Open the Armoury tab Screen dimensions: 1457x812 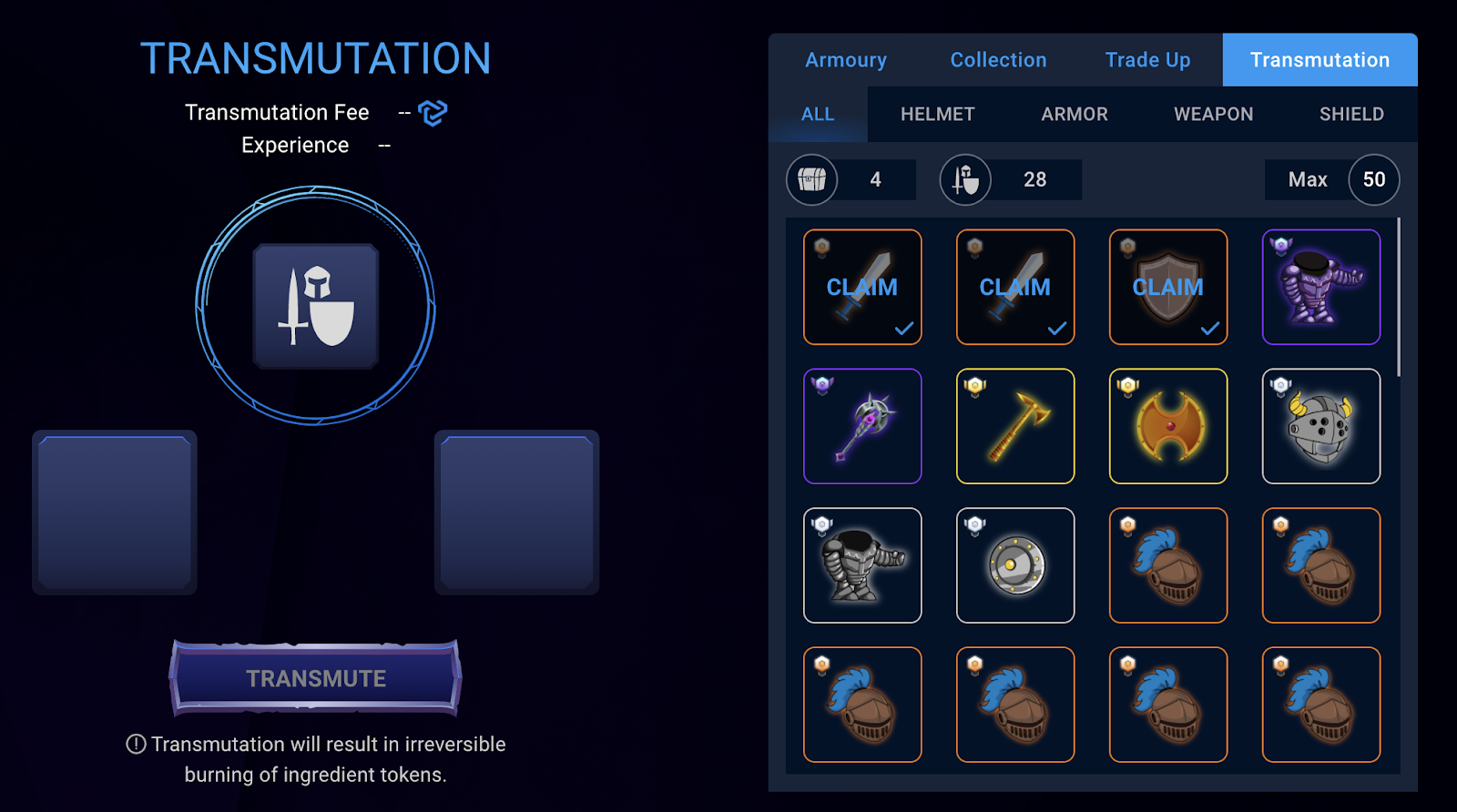coord(845,60)
